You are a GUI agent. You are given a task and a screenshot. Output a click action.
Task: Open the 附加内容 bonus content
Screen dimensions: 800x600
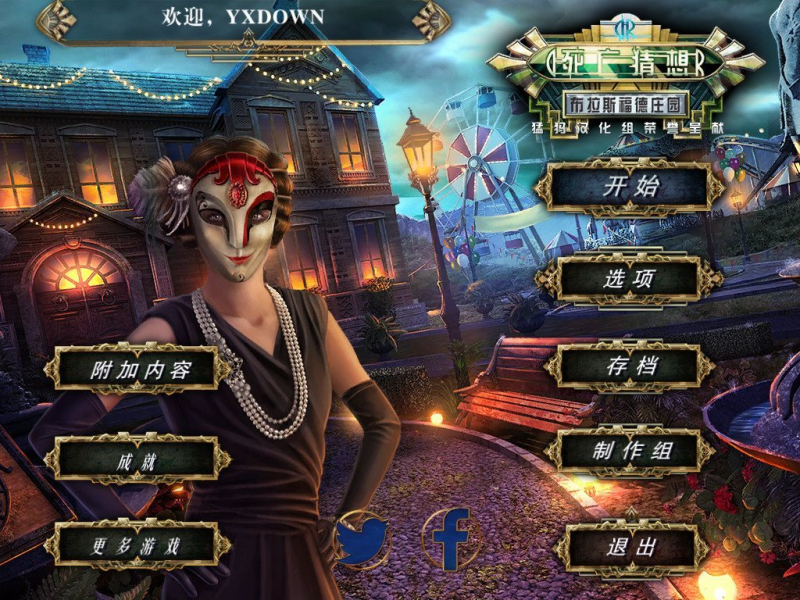138,368
